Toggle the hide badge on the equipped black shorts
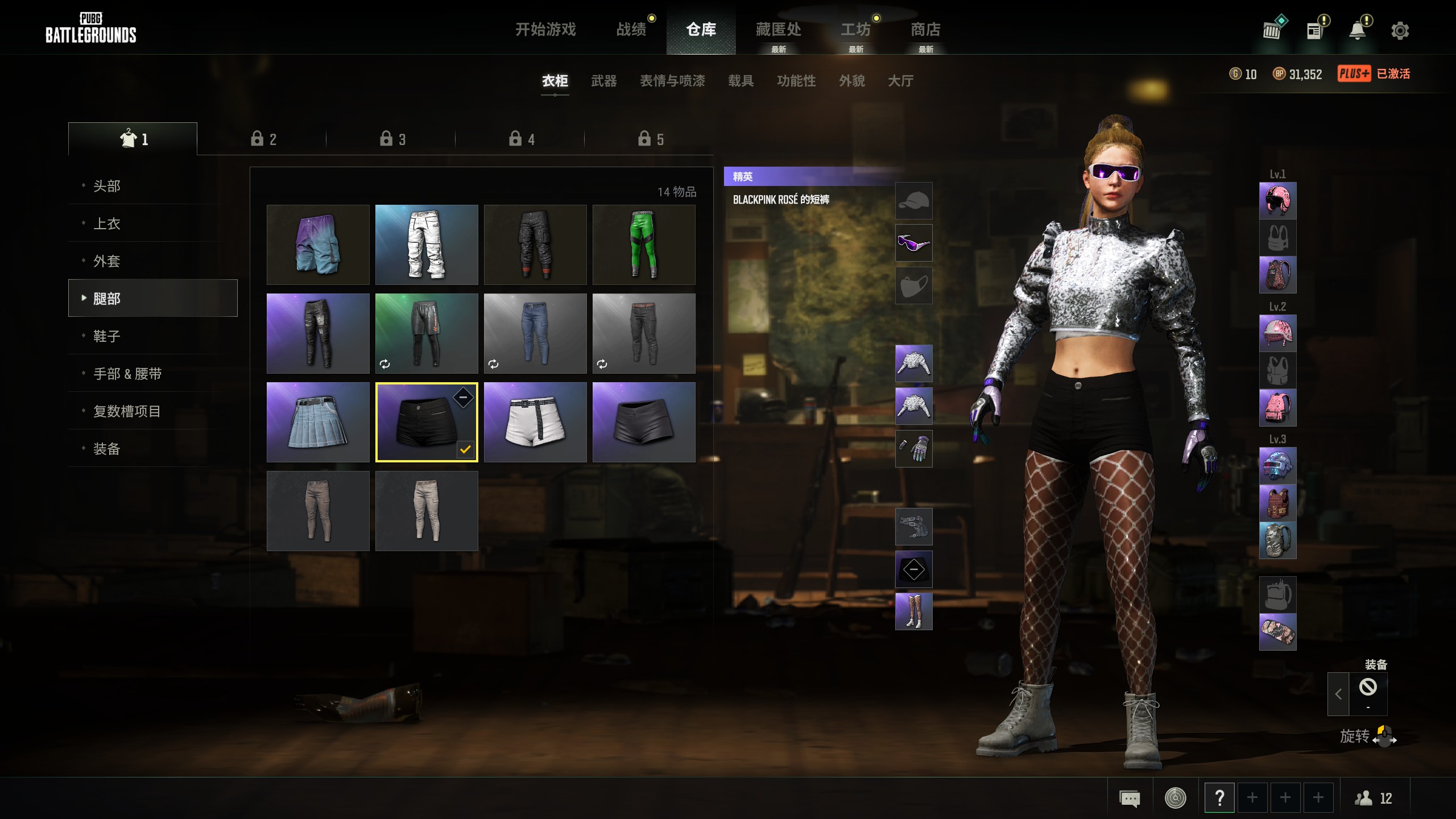 point(463,398)
